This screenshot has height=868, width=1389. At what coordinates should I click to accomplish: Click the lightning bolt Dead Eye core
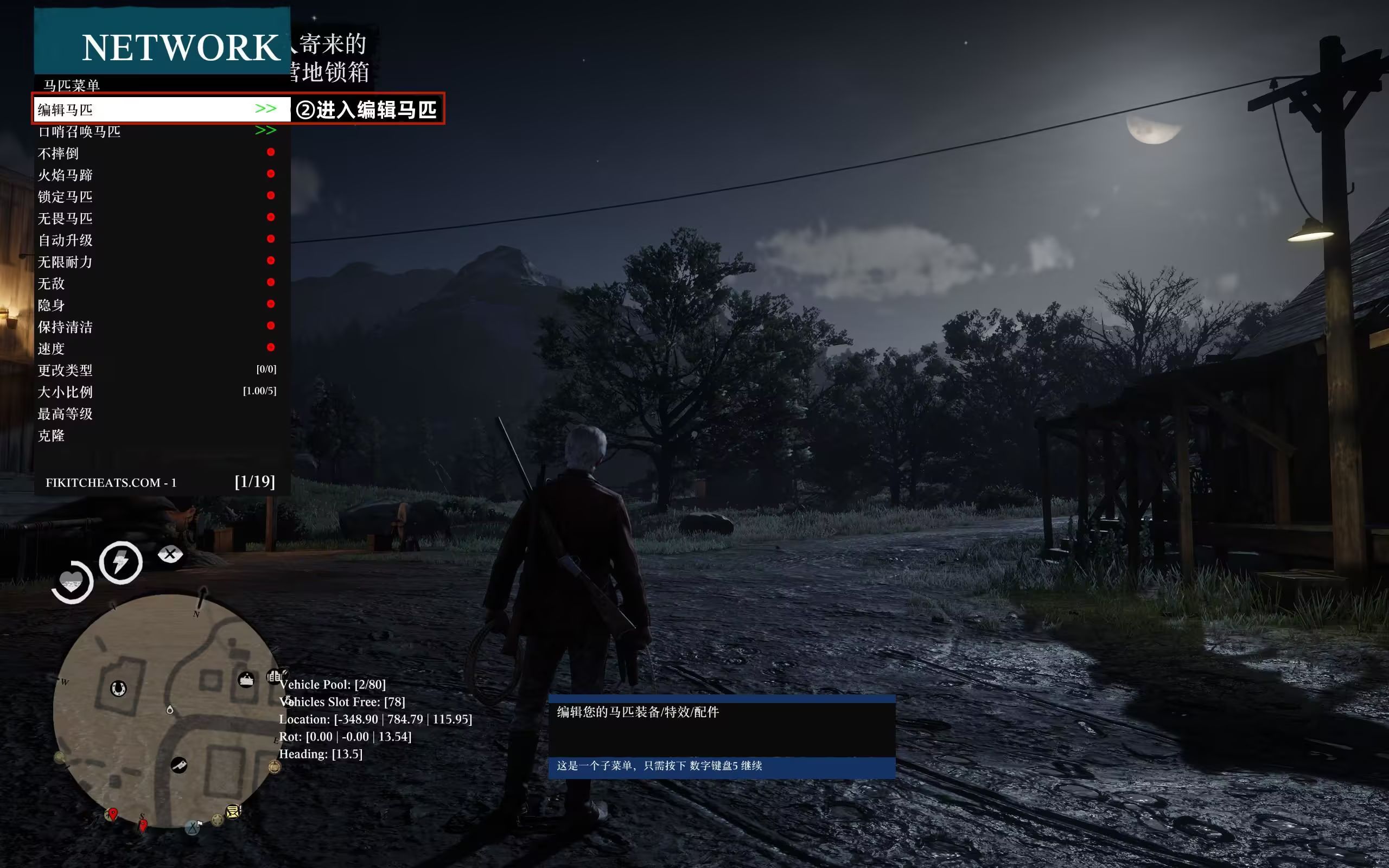click(x=120, y=563)
